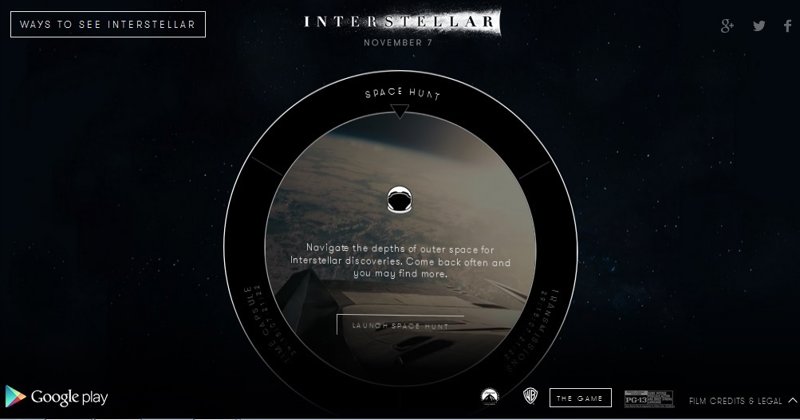Share on Google Plus
This screenshot has width=800, height=420.
727,25
